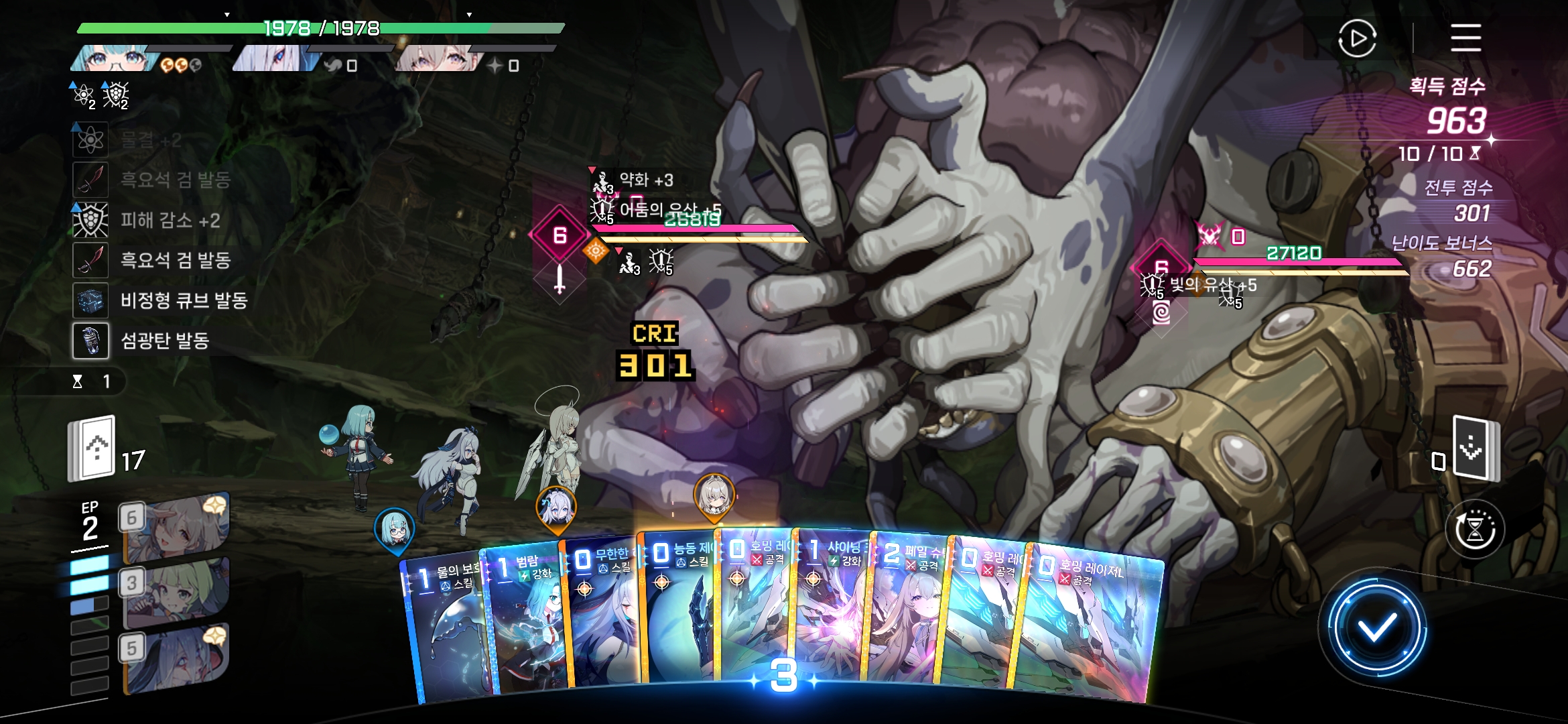The image size is (1568, 724).
Task: Tap the hourglass timer button
Action: click(1475, 530)
